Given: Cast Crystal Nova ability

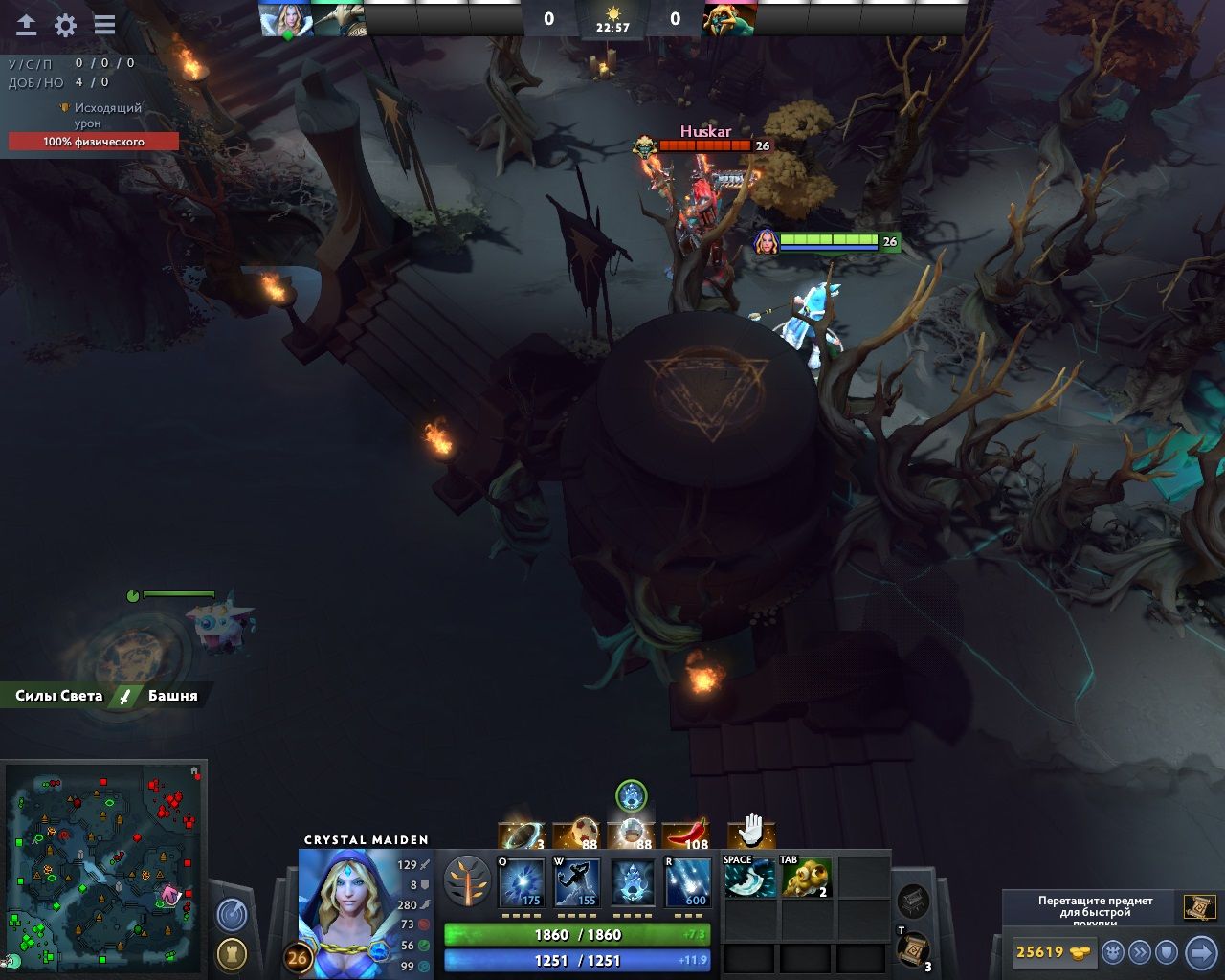Looking at the screenshot, I should tap(522, 881).
